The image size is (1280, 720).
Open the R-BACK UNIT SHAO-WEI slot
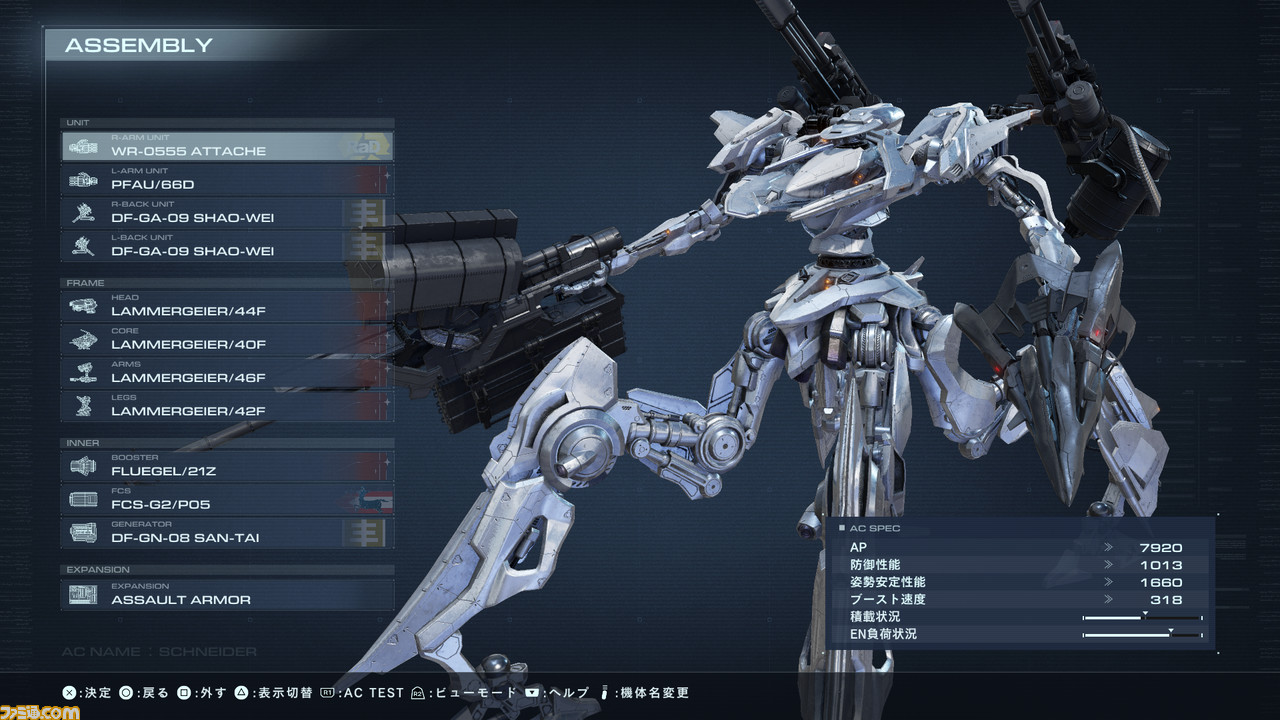pyautogui.click(x=228, y=213)
